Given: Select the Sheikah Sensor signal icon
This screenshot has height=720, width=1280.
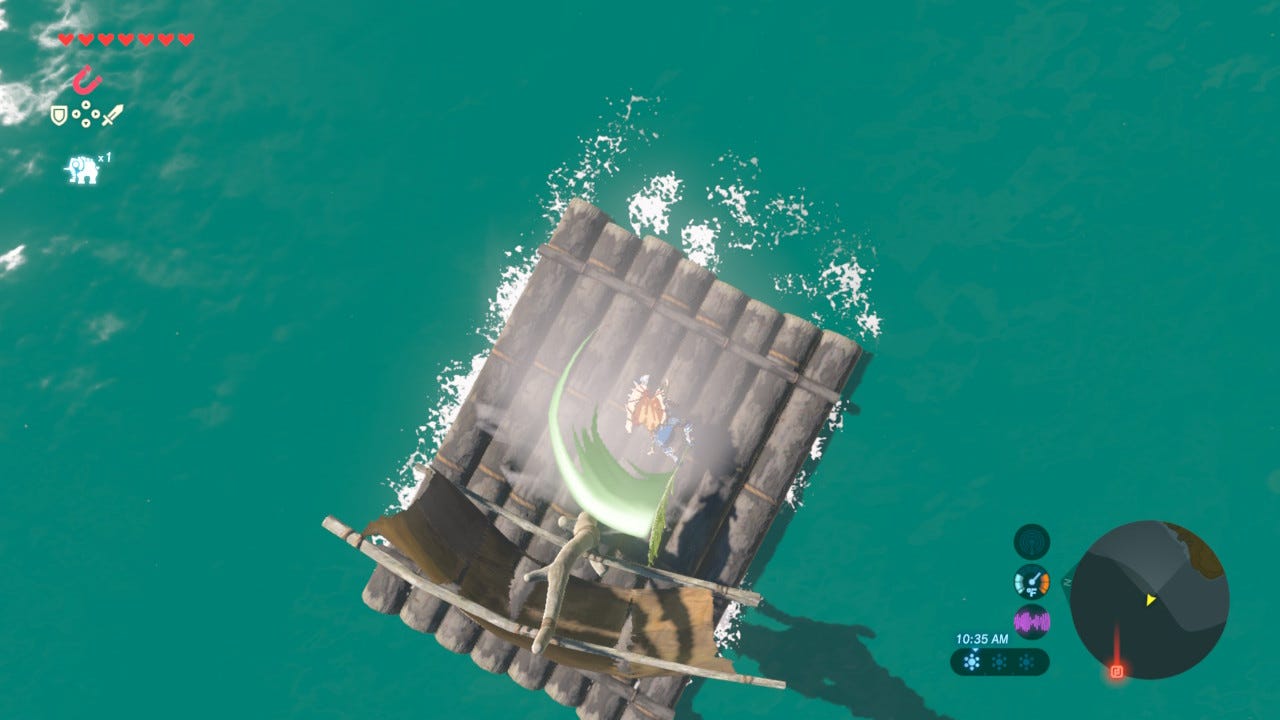Looking at the screenshot, I should (x=1032, y=542).
